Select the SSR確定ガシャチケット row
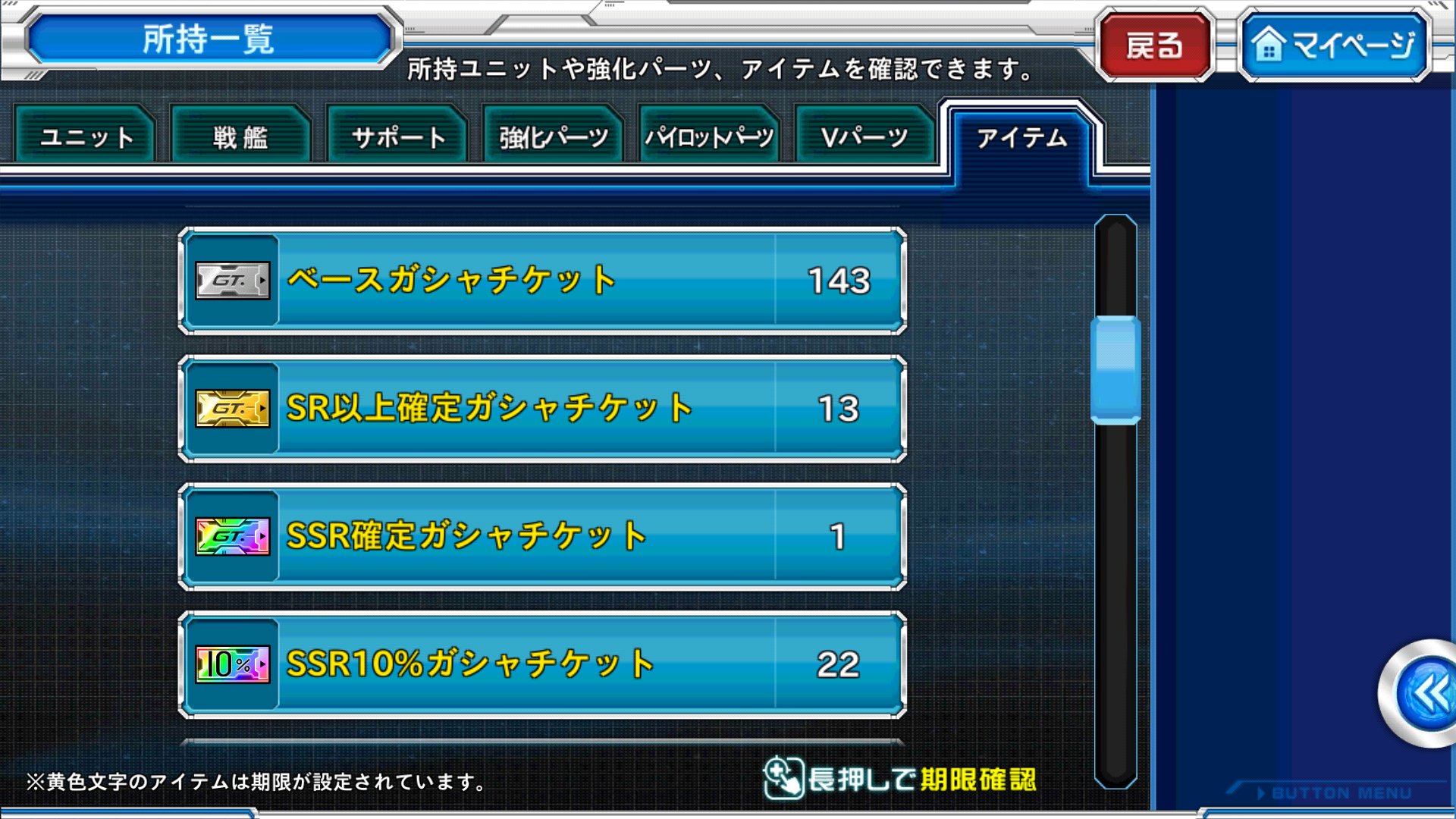 click(542, 536)
